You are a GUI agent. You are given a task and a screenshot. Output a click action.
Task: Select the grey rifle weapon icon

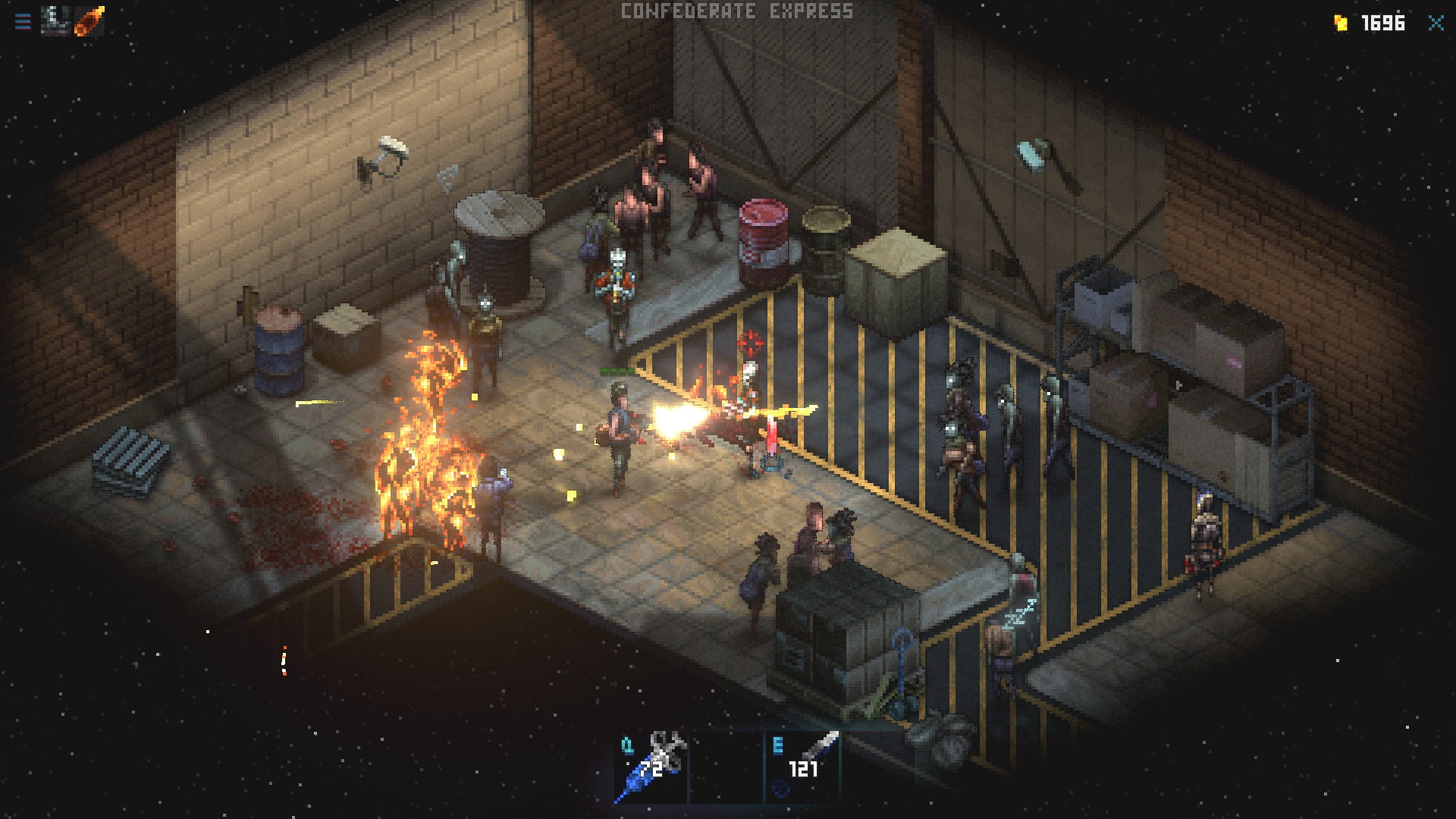[x=55, y=20]
